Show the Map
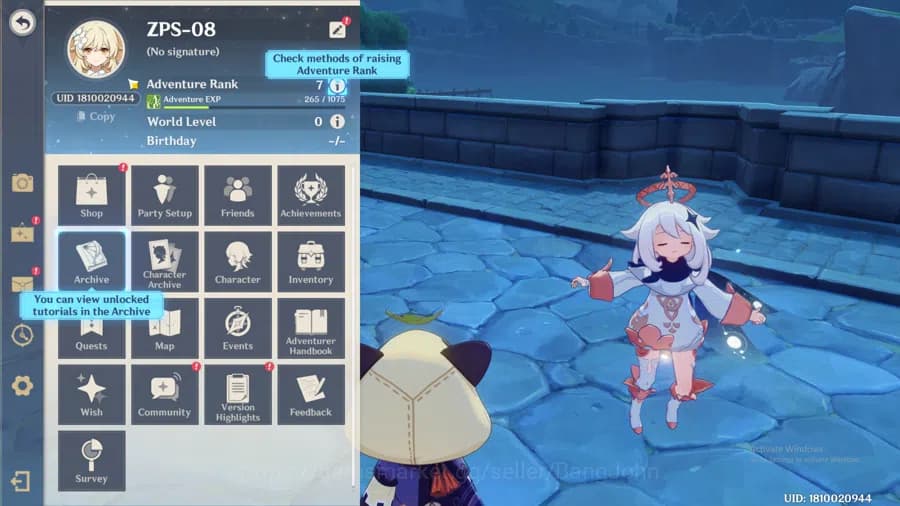The width and height of the screenshot is (900, 506). tap(165, 328)
